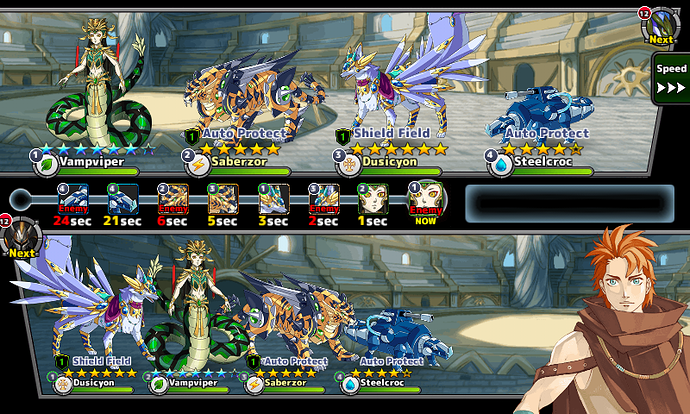Select the turn marker labeled NOW
The width and height of the screenshot is (690, 414).
pos(425,199)
